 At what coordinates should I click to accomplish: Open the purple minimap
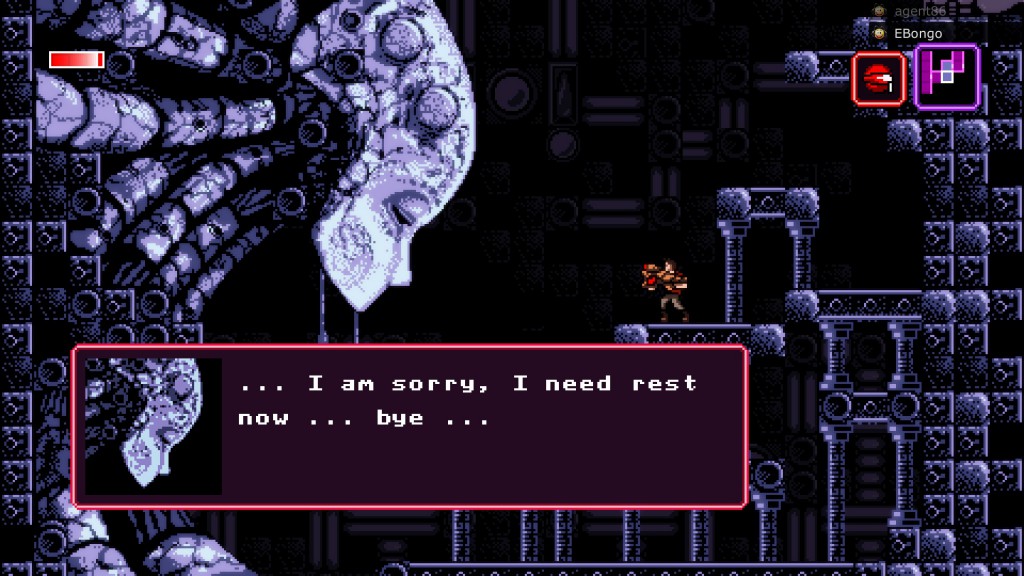[946, 77]
